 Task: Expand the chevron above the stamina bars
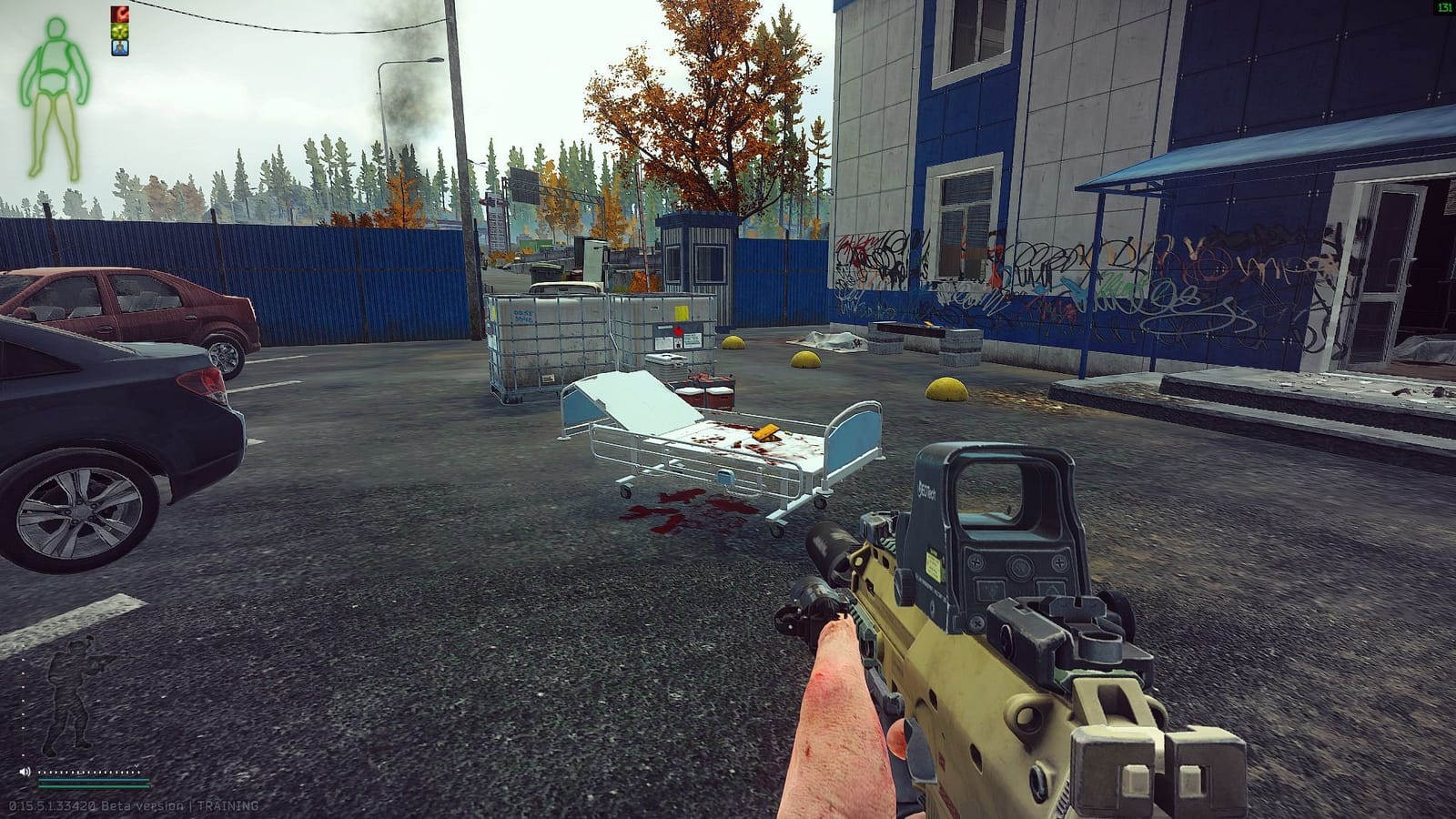(x=136, y=765)
